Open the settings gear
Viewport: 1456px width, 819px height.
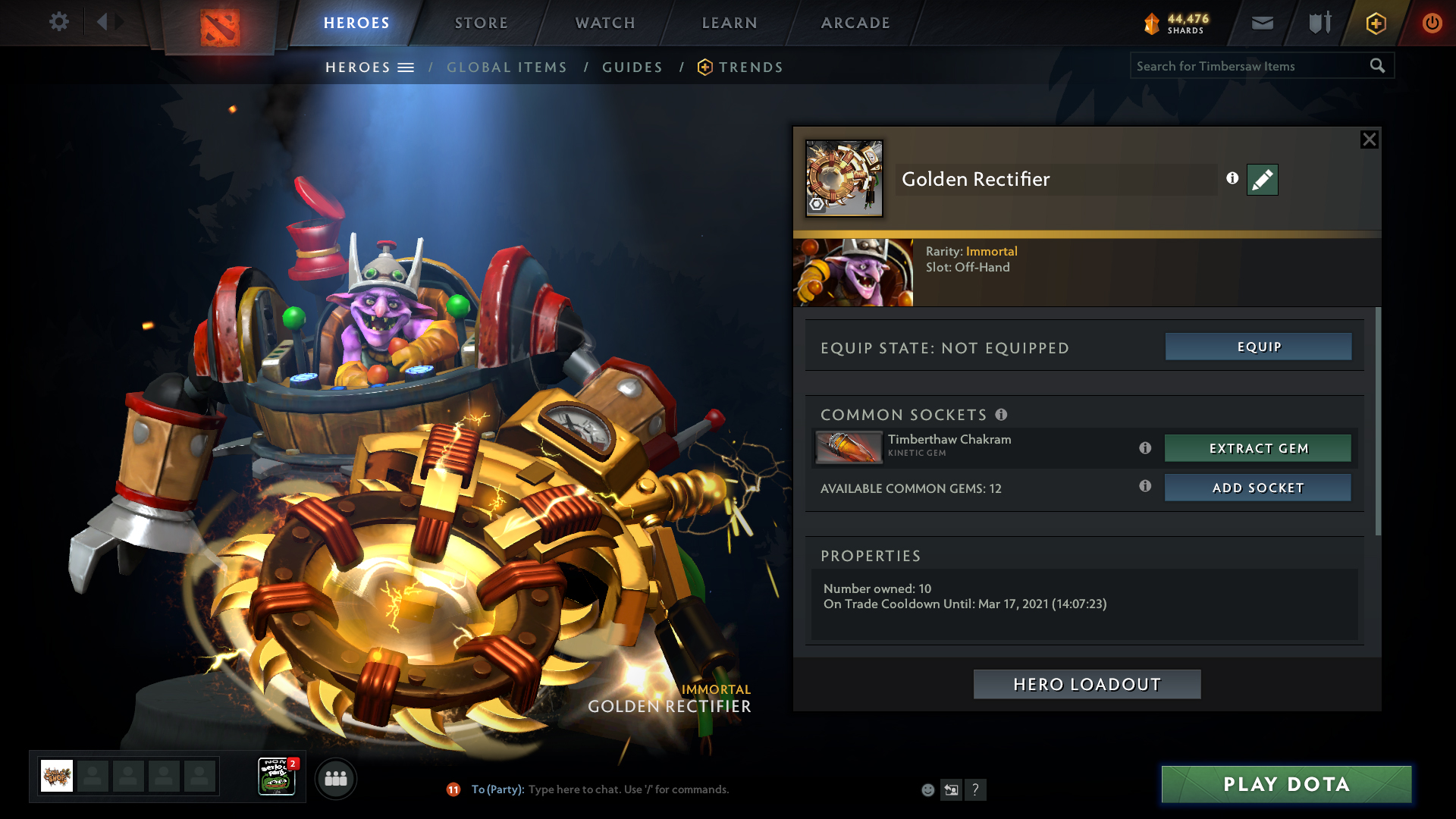(x=59, y=22)
